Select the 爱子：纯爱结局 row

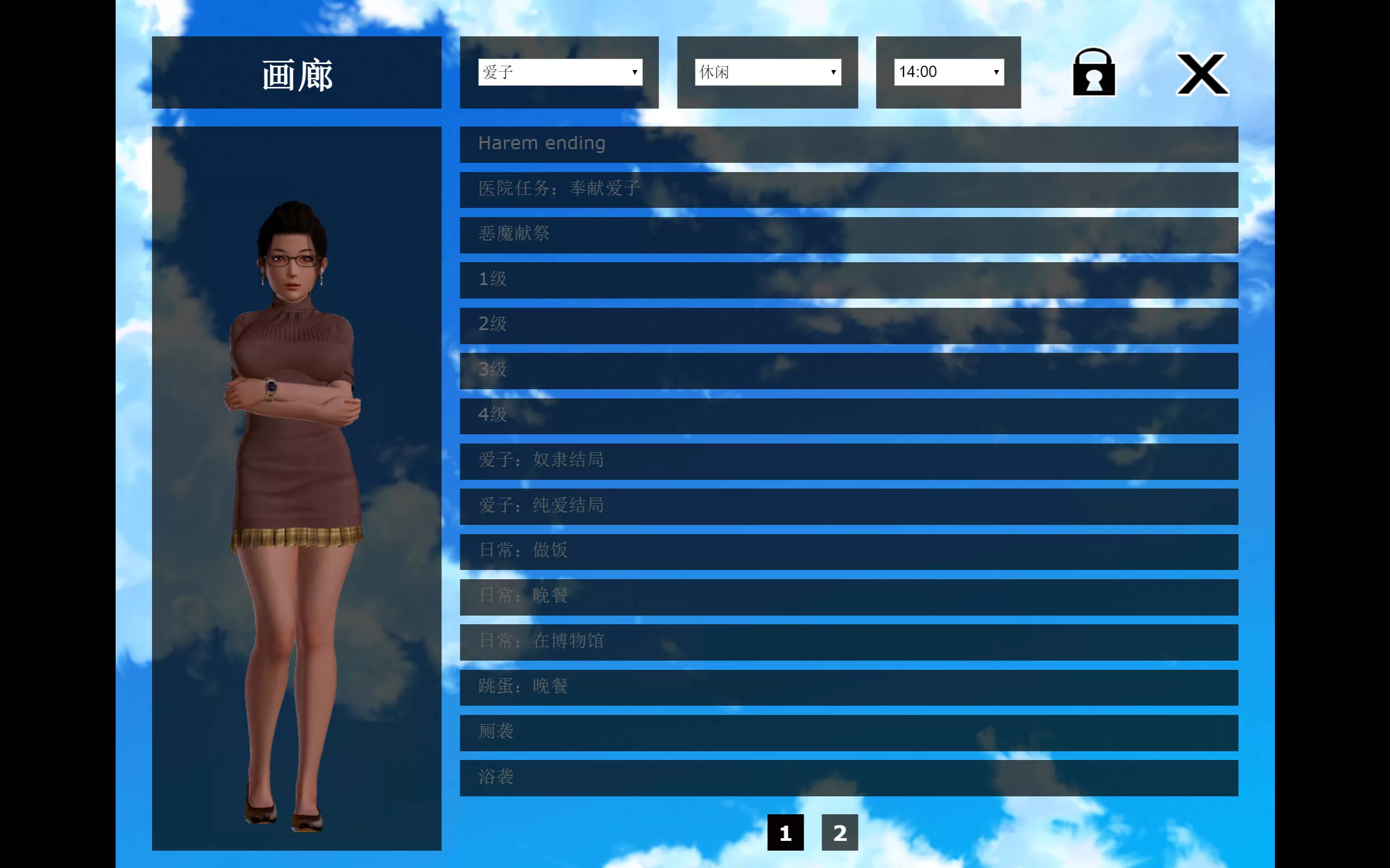click(849, 506)
